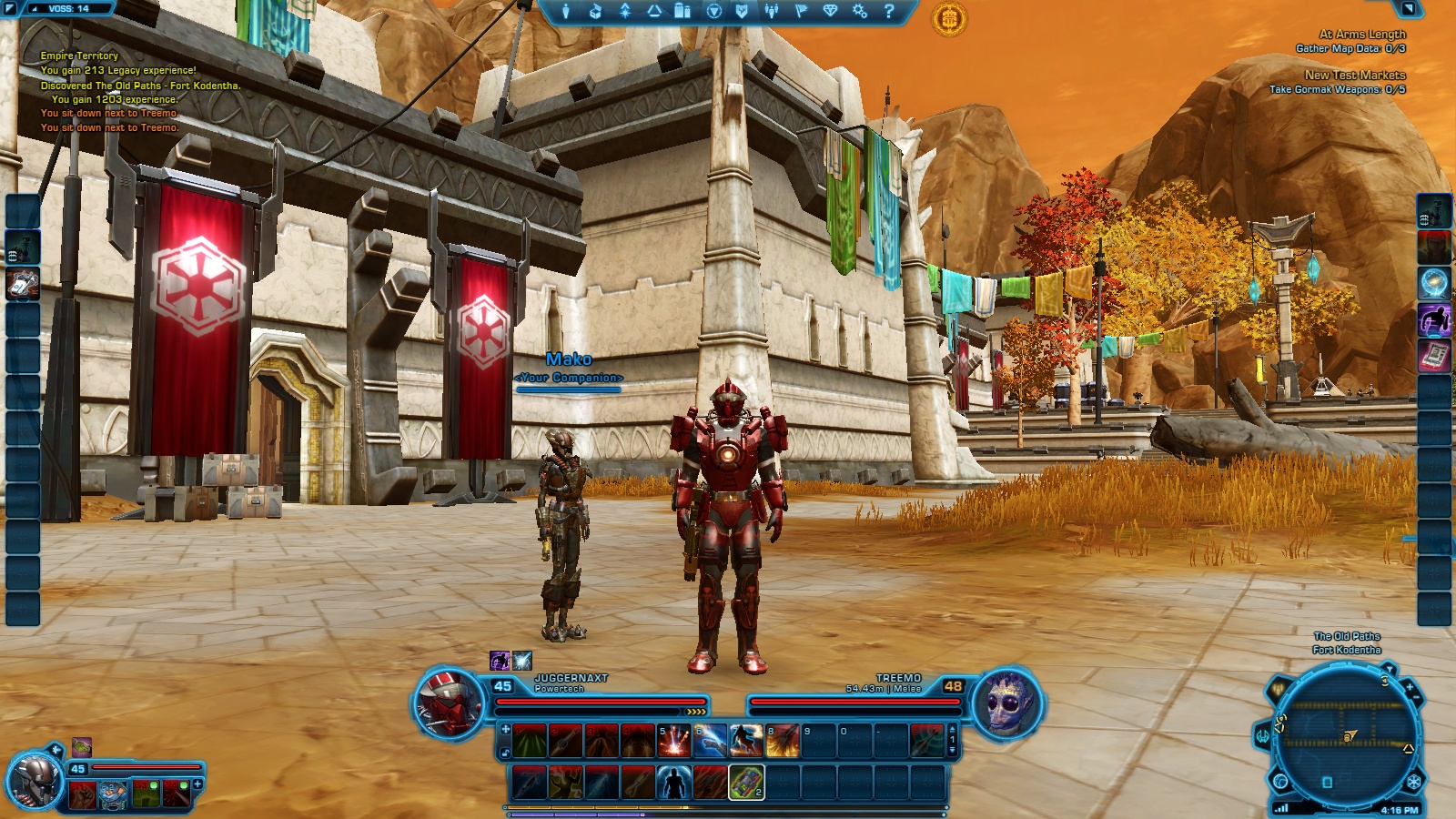The image size is (1456, 819).
Task: Click the quickbar page down arrow
Action: coord(951,750)
